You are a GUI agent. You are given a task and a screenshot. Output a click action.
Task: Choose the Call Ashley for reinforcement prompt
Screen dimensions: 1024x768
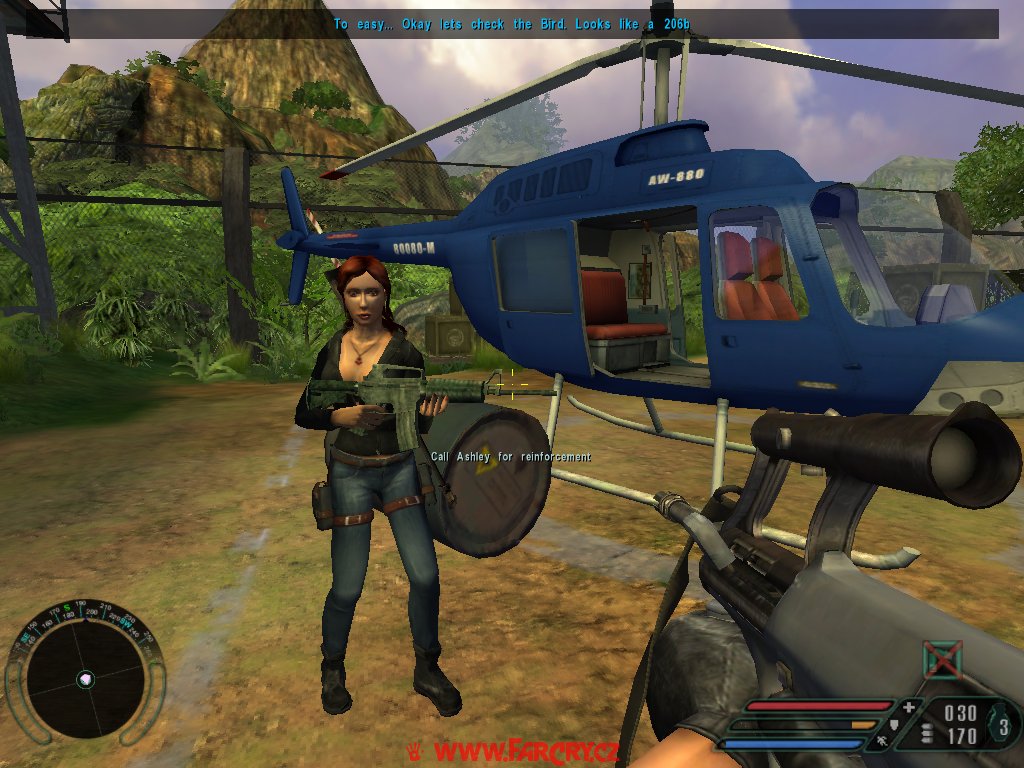510,457
